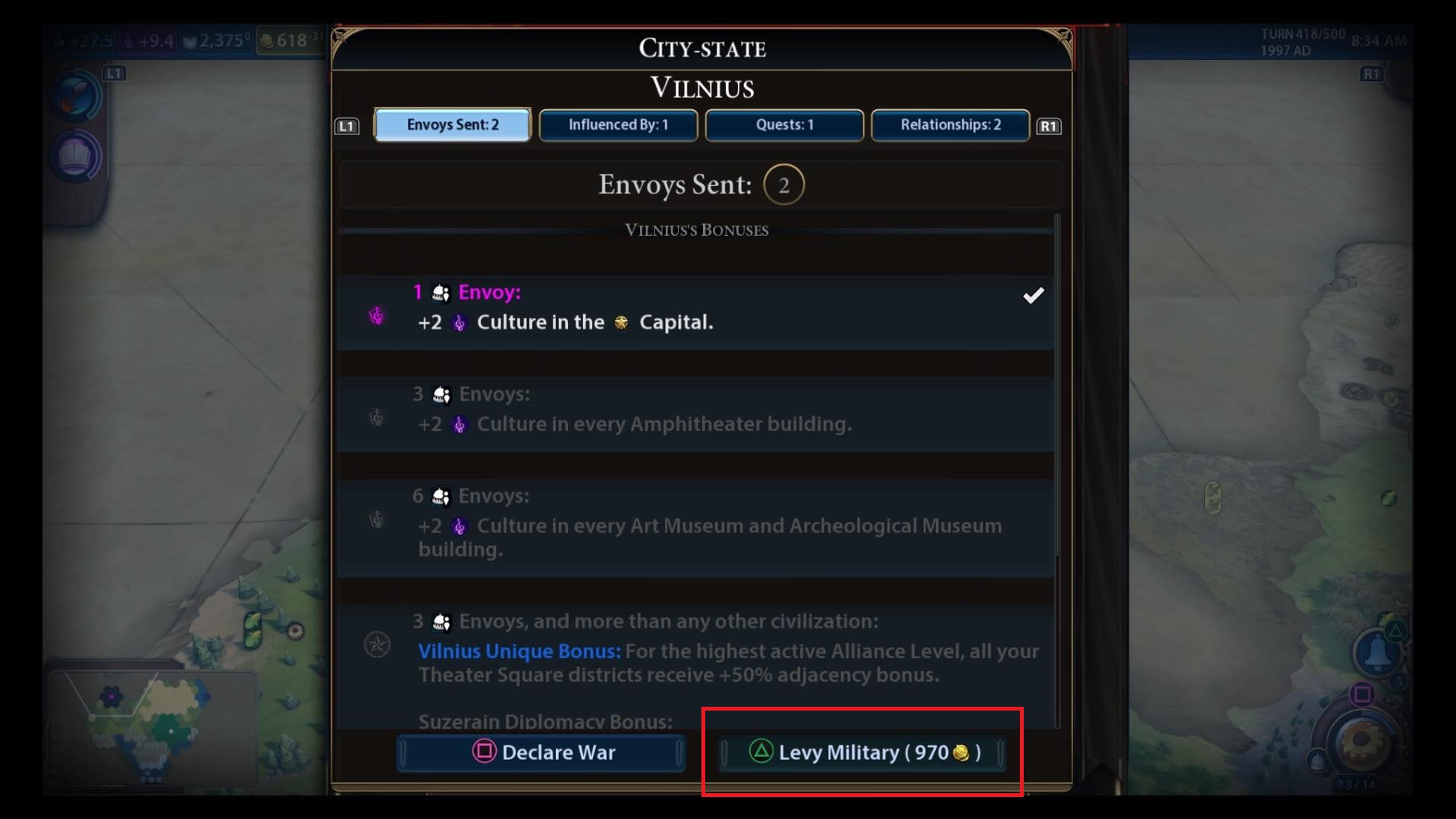Screen dimensions: 1456x819
Task: Click the L1 shoulder button prompt
Action: (347, 126)
